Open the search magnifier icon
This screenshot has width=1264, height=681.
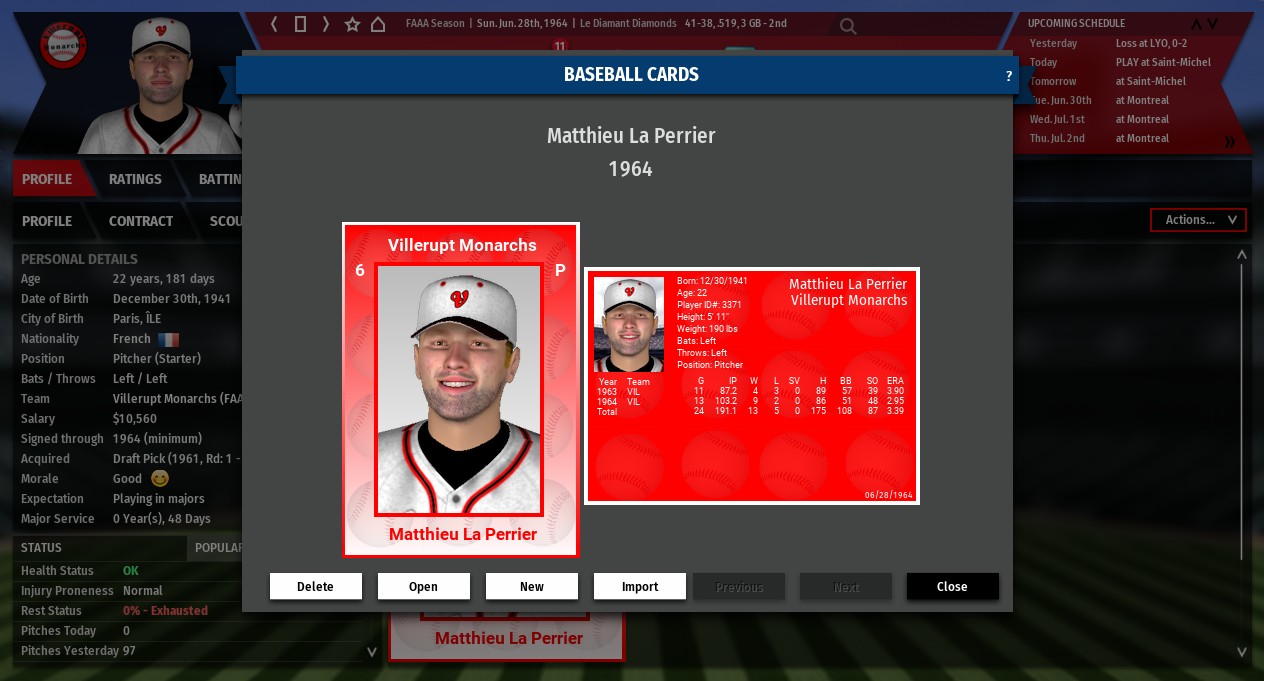click(848, 27)
